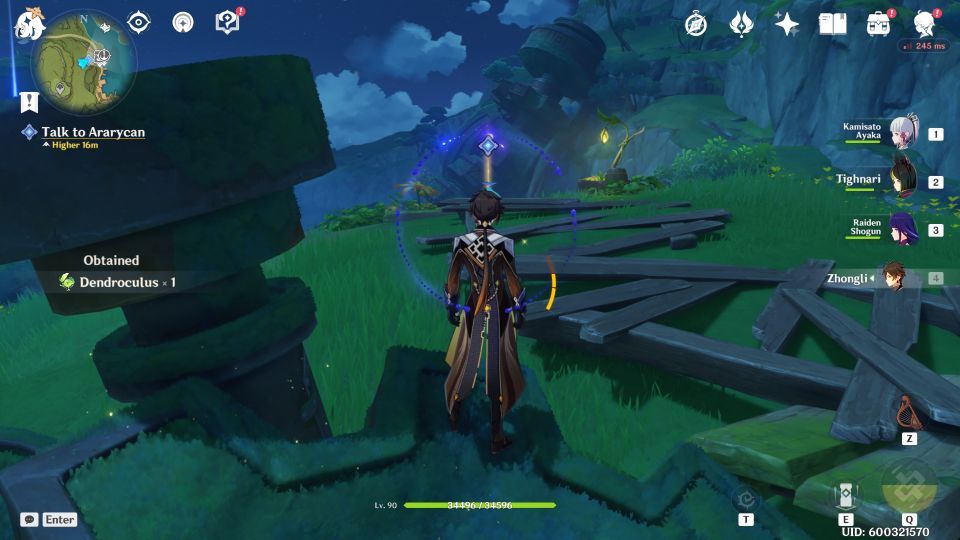Screen dimensions: 960x540
Task: Activate Zhongli's pillar Elemental Skill
Action: pyautogui.click(x=846, y=496)
